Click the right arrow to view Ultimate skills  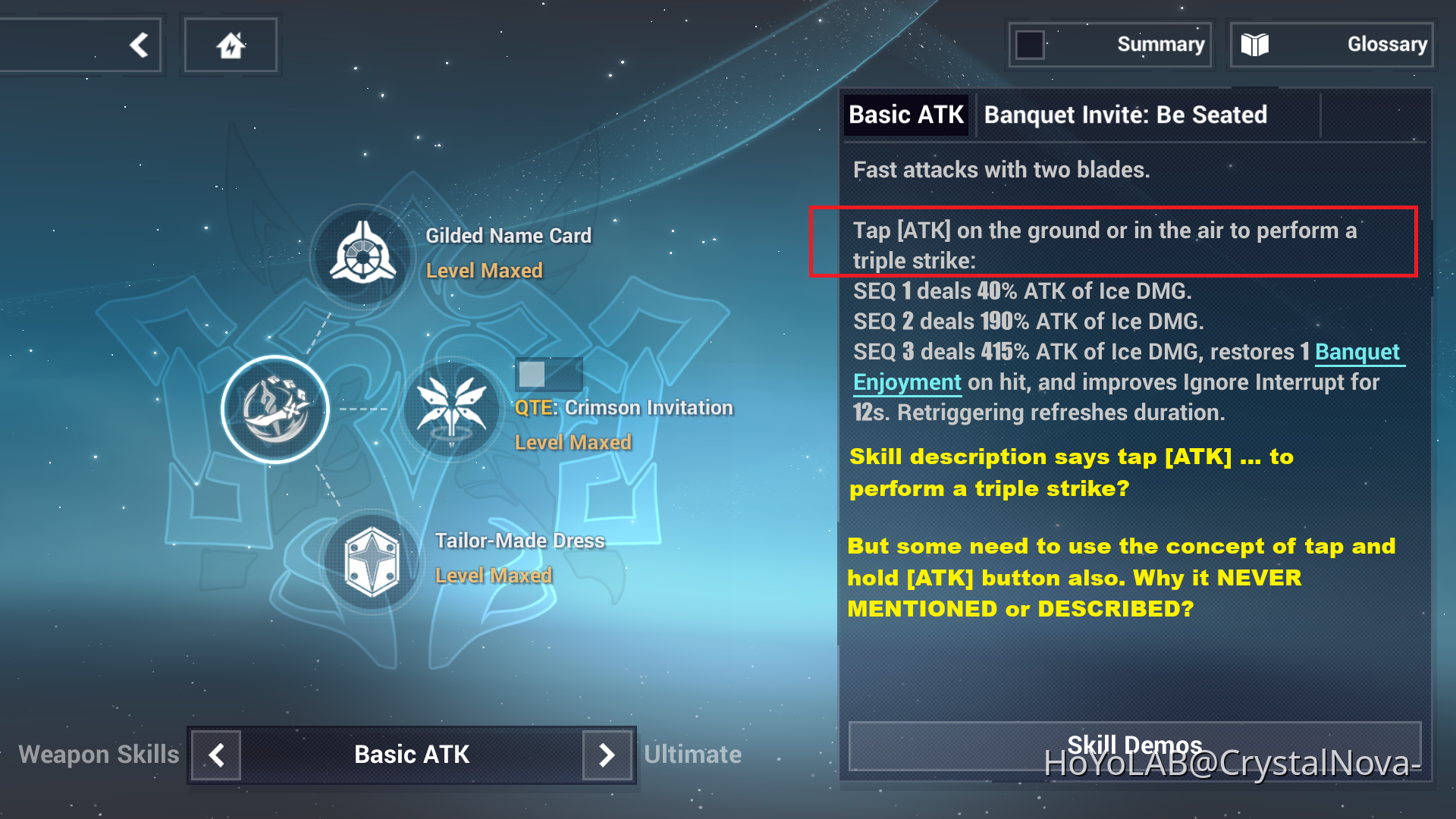[x=607, y=755]
